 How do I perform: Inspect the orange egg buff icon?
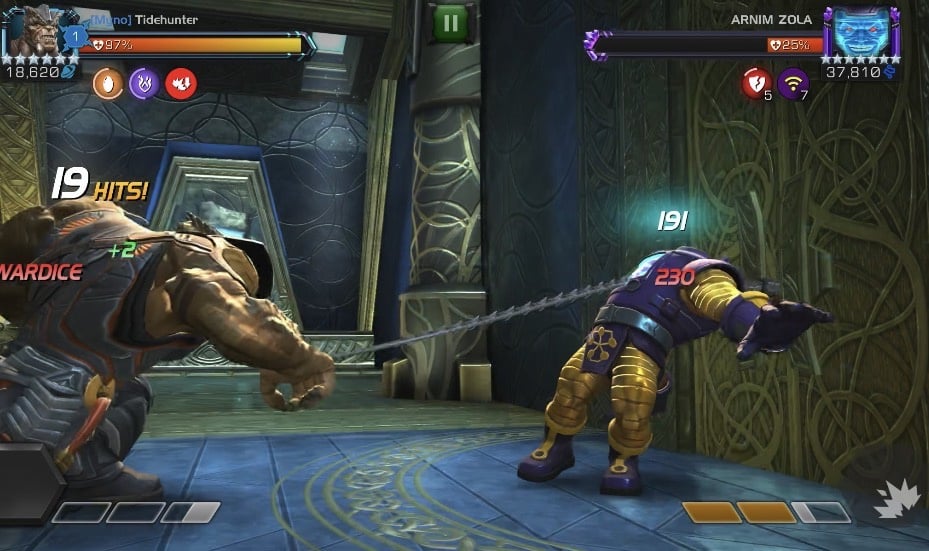tap(107, 83)
